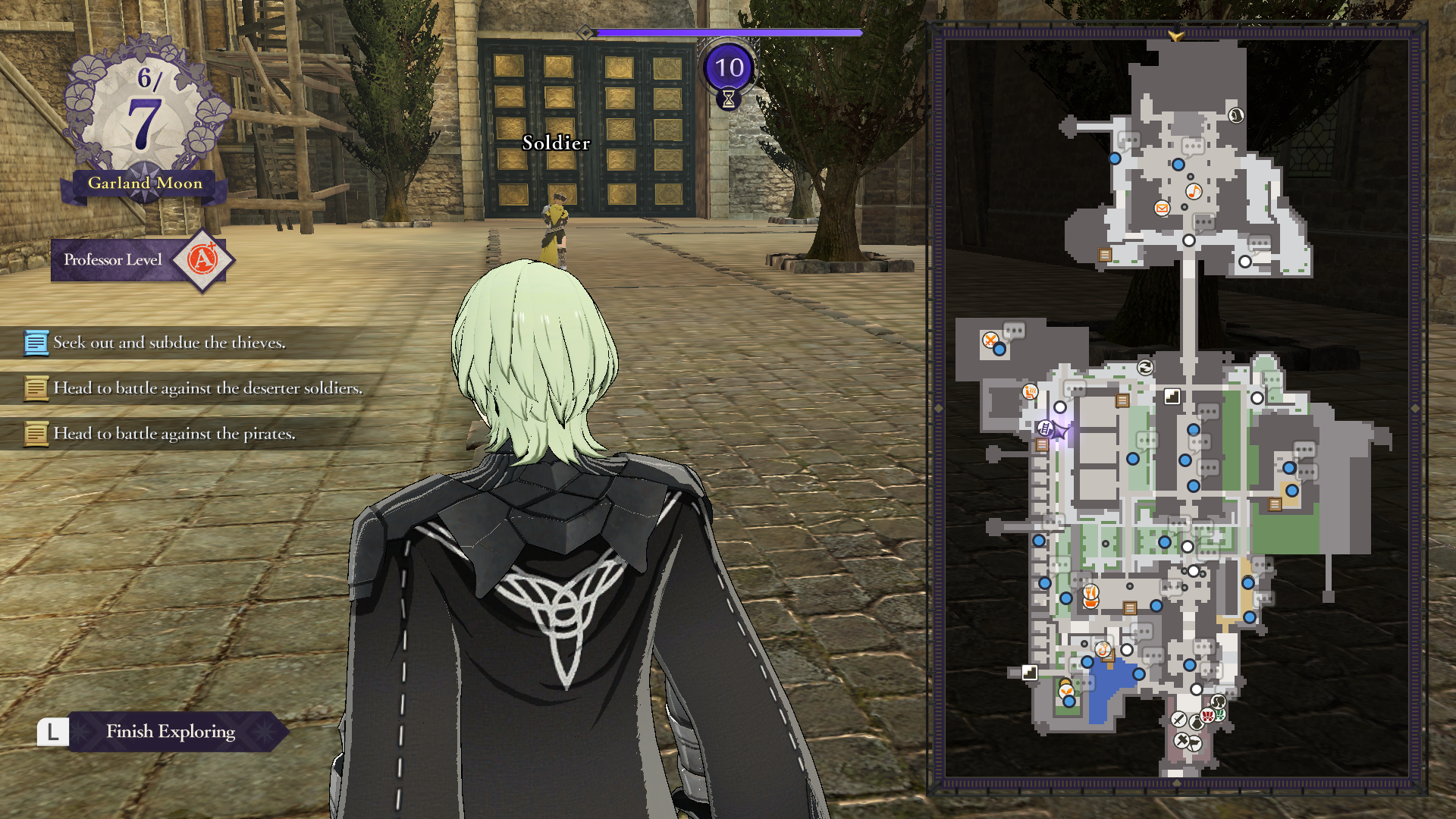Select the pirates battle quest entry
This screenshot has width=1456, height=819.
(174, 434)
